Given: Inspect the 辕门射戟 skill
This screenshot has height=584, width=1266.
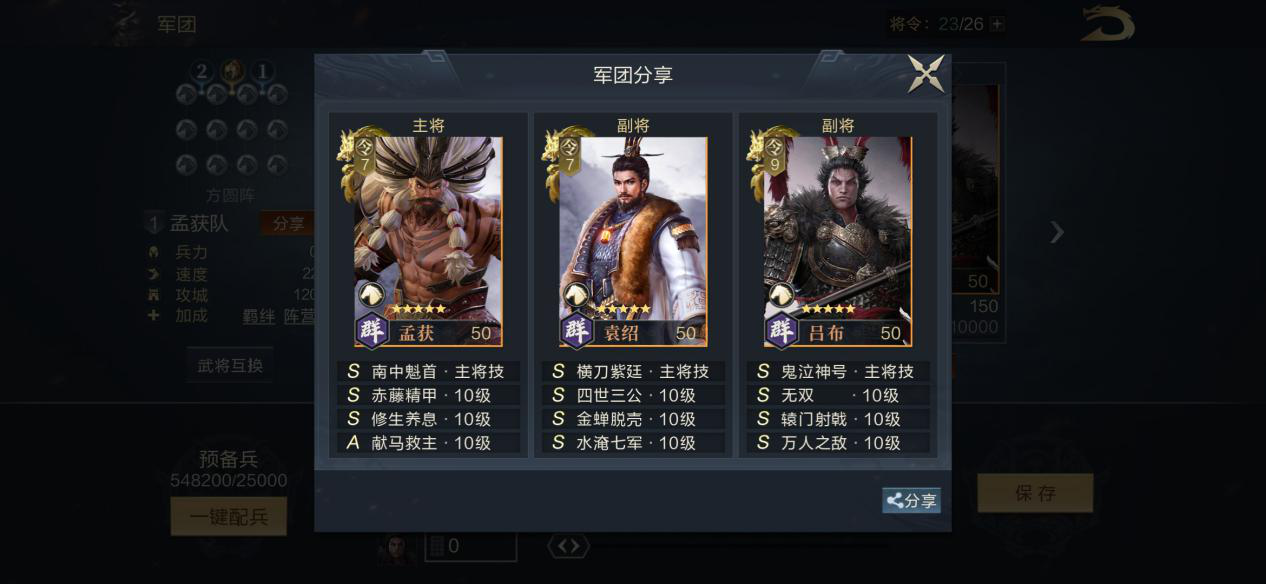Looking at the screenshot, I should tap(837, 419).
